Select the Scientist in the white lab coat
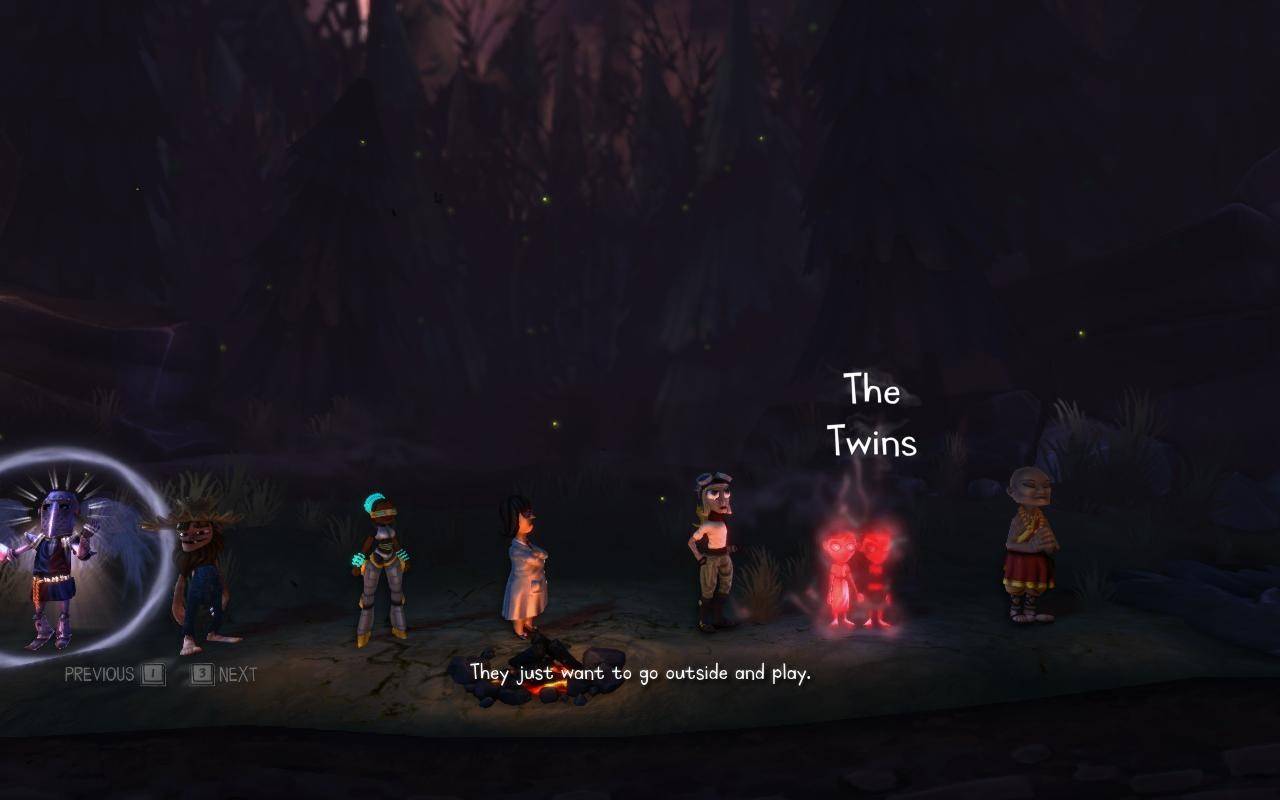Image resolution: width=1280 pixels, height=800 pixels. point(524,568)
